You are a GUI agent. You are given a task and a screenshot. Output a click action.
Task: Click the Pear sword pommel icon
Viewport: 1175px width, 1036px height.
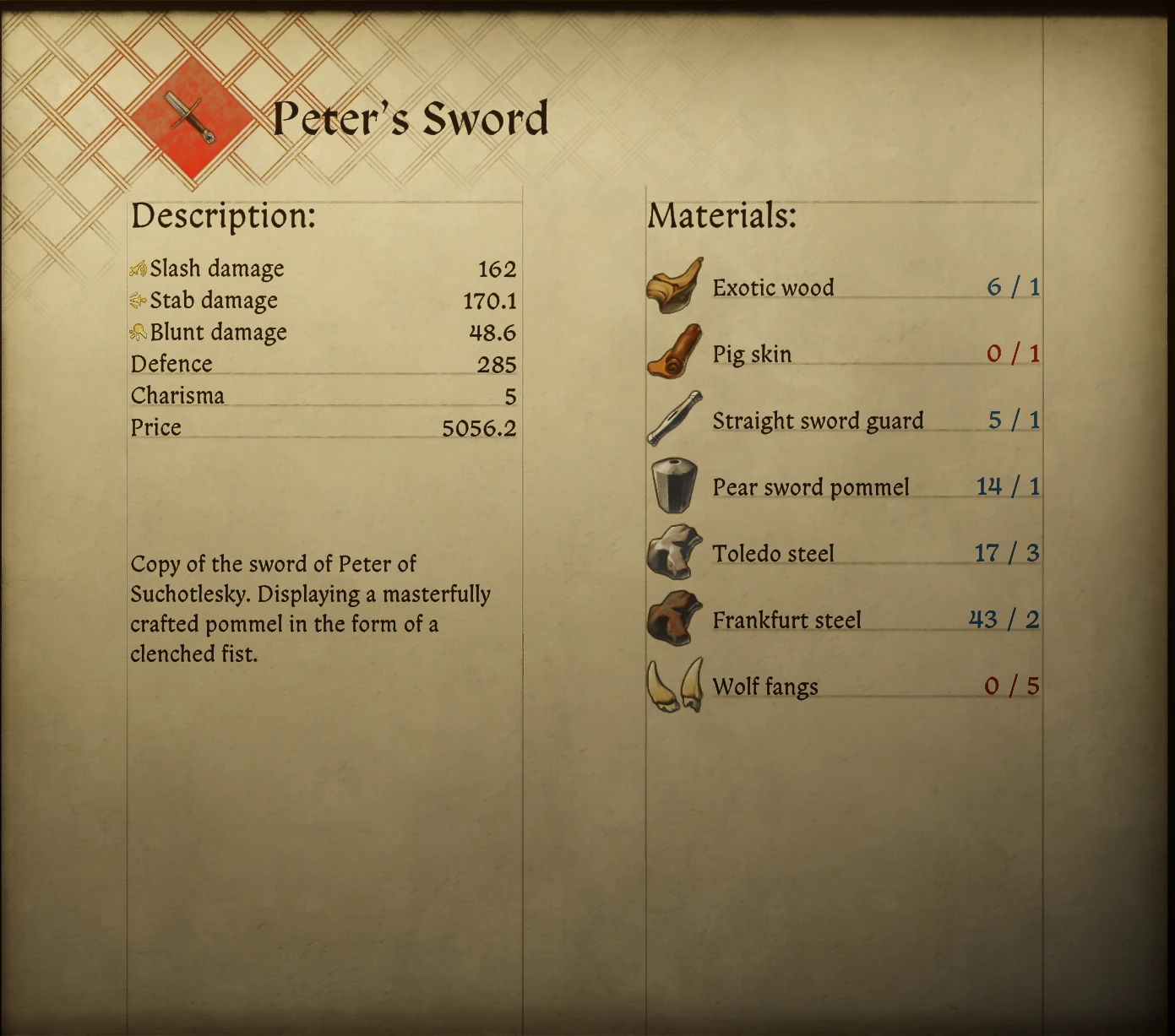point(674,486)
